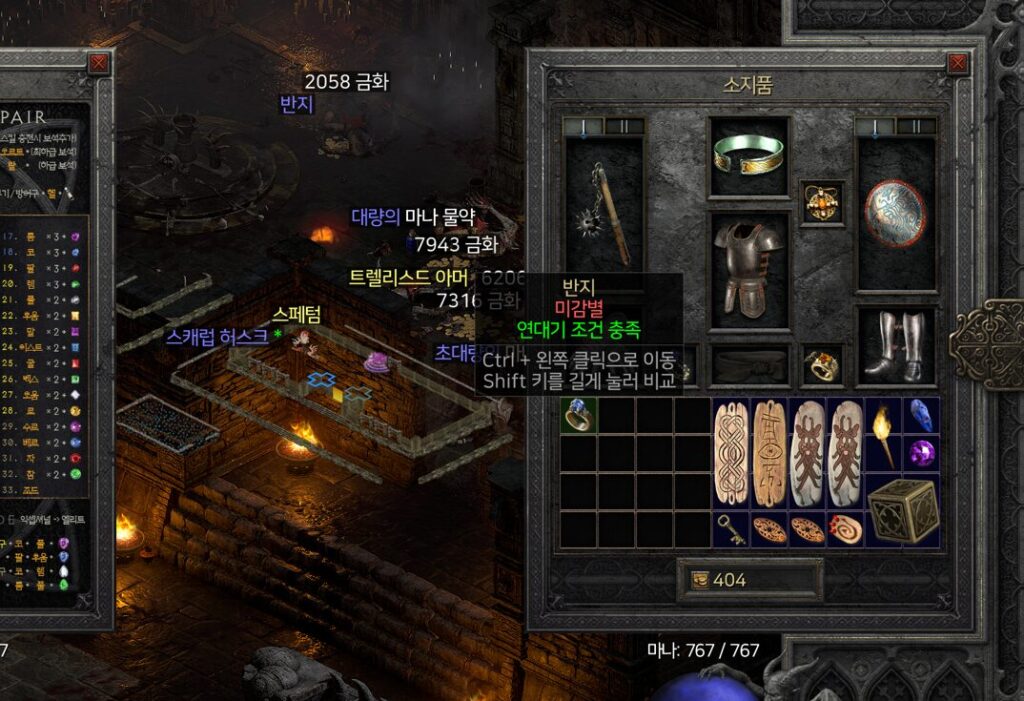Viewport: 1024px width, 701px height.
Task: Select the torch charm in inventory
Action: click(883, 433)
